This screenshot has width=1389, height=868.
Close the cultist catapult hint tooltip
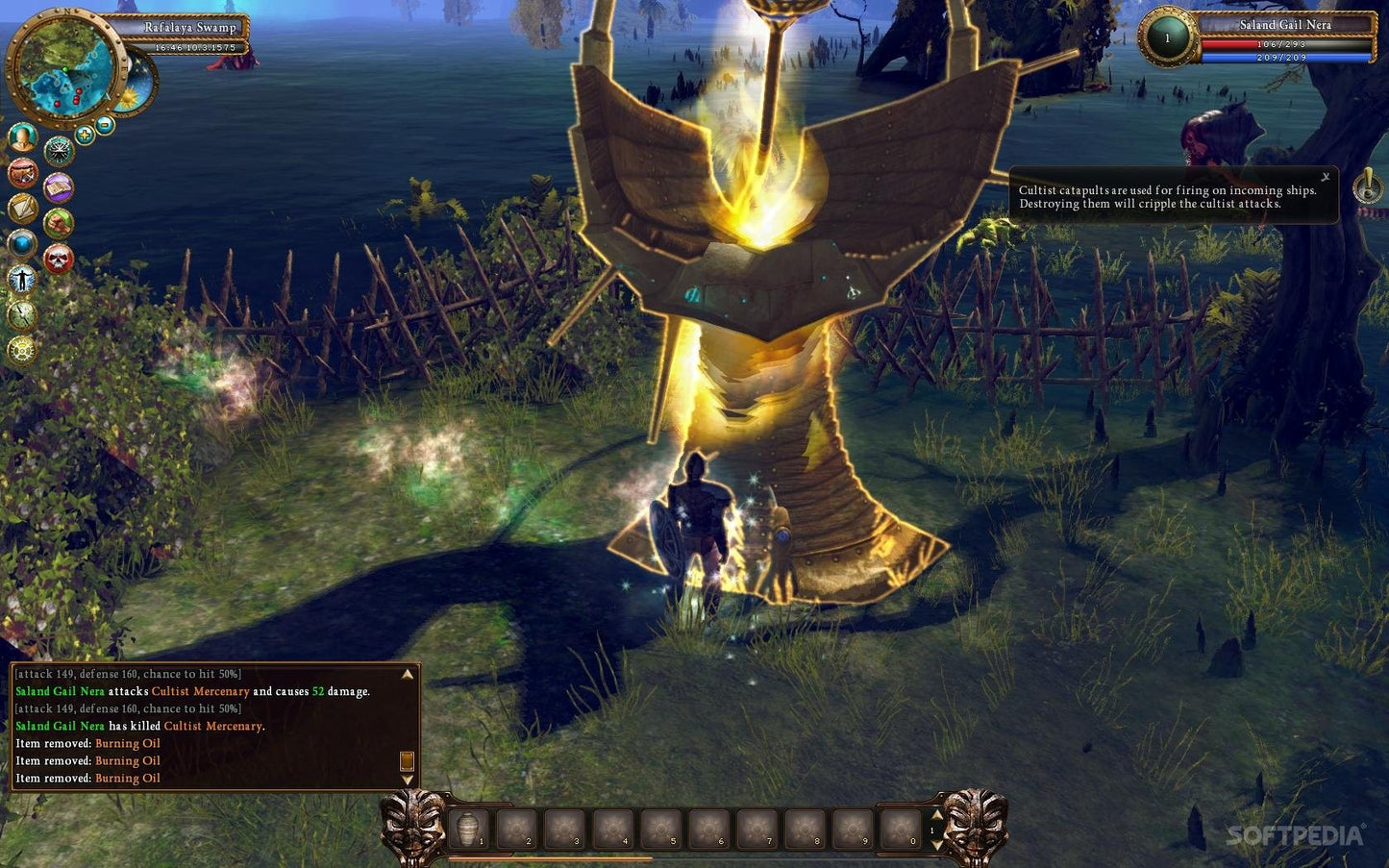(1325, 177)
